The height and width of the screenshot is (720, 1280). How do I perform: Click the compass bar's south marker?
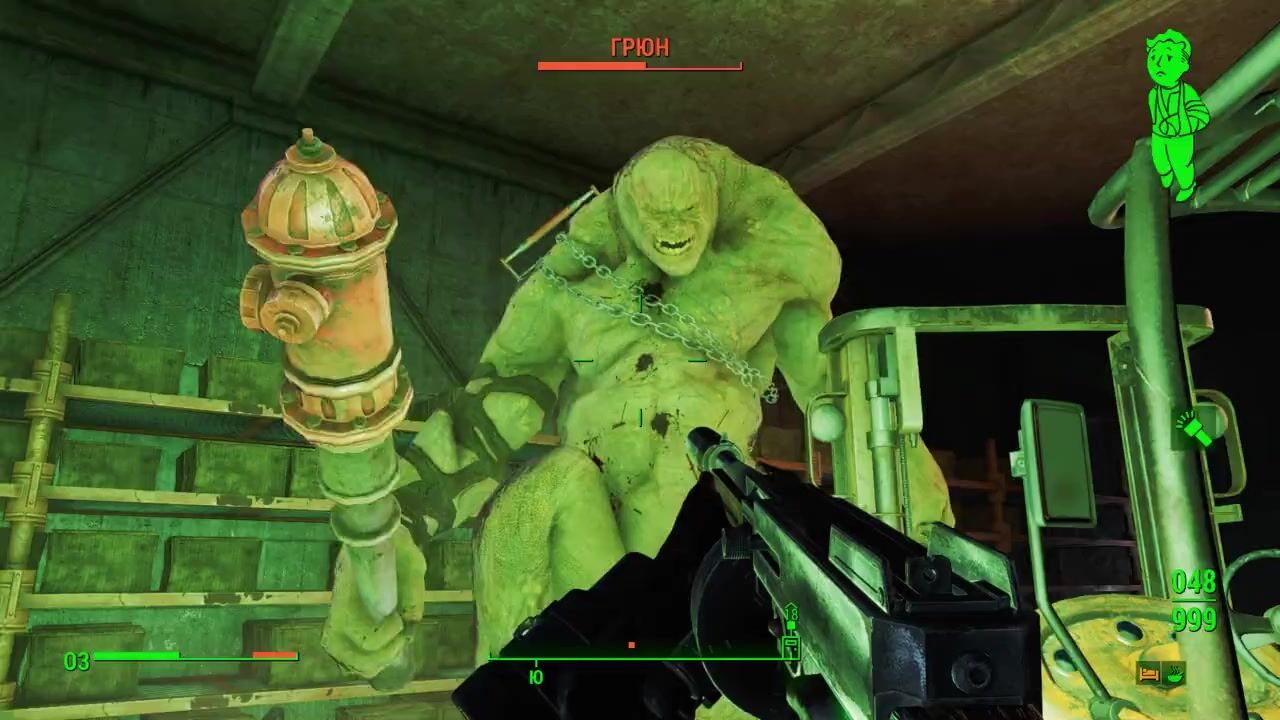(536, 676)
